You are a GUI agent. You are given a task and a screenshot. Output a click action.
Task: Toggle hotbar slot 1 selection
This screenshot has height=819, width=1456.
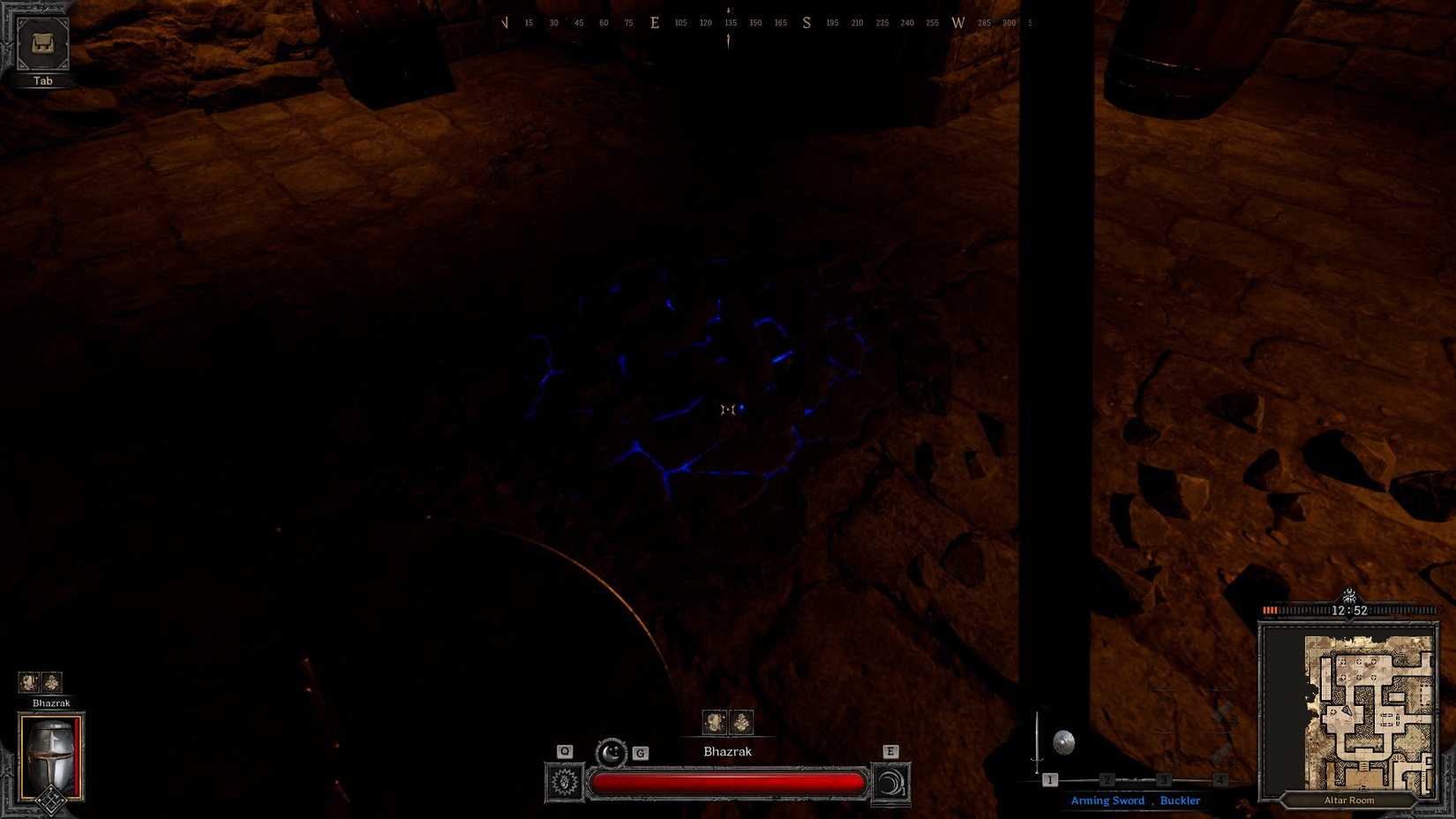(1050, 780)
